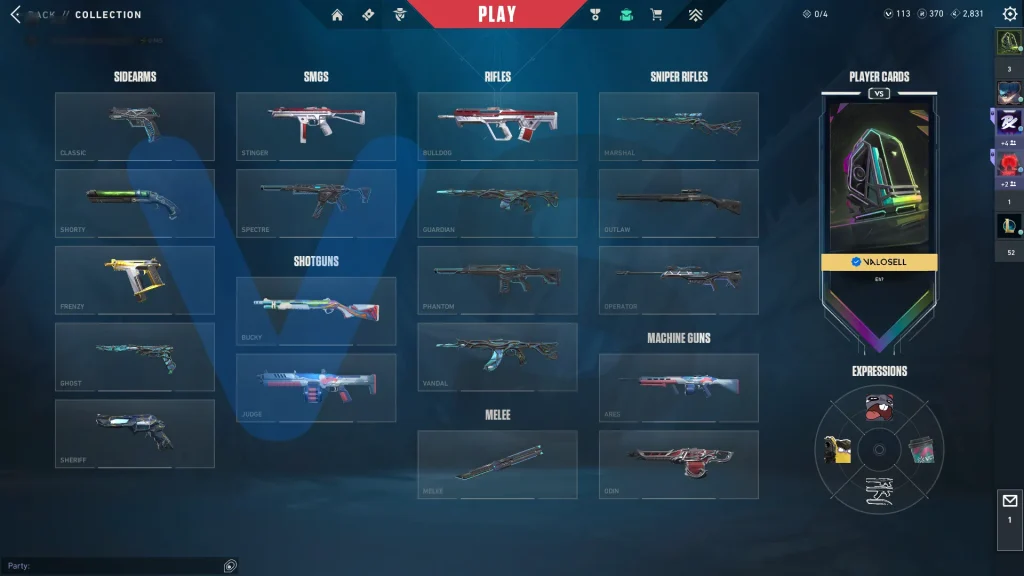Open the Sheriff weapon slot

135,433
